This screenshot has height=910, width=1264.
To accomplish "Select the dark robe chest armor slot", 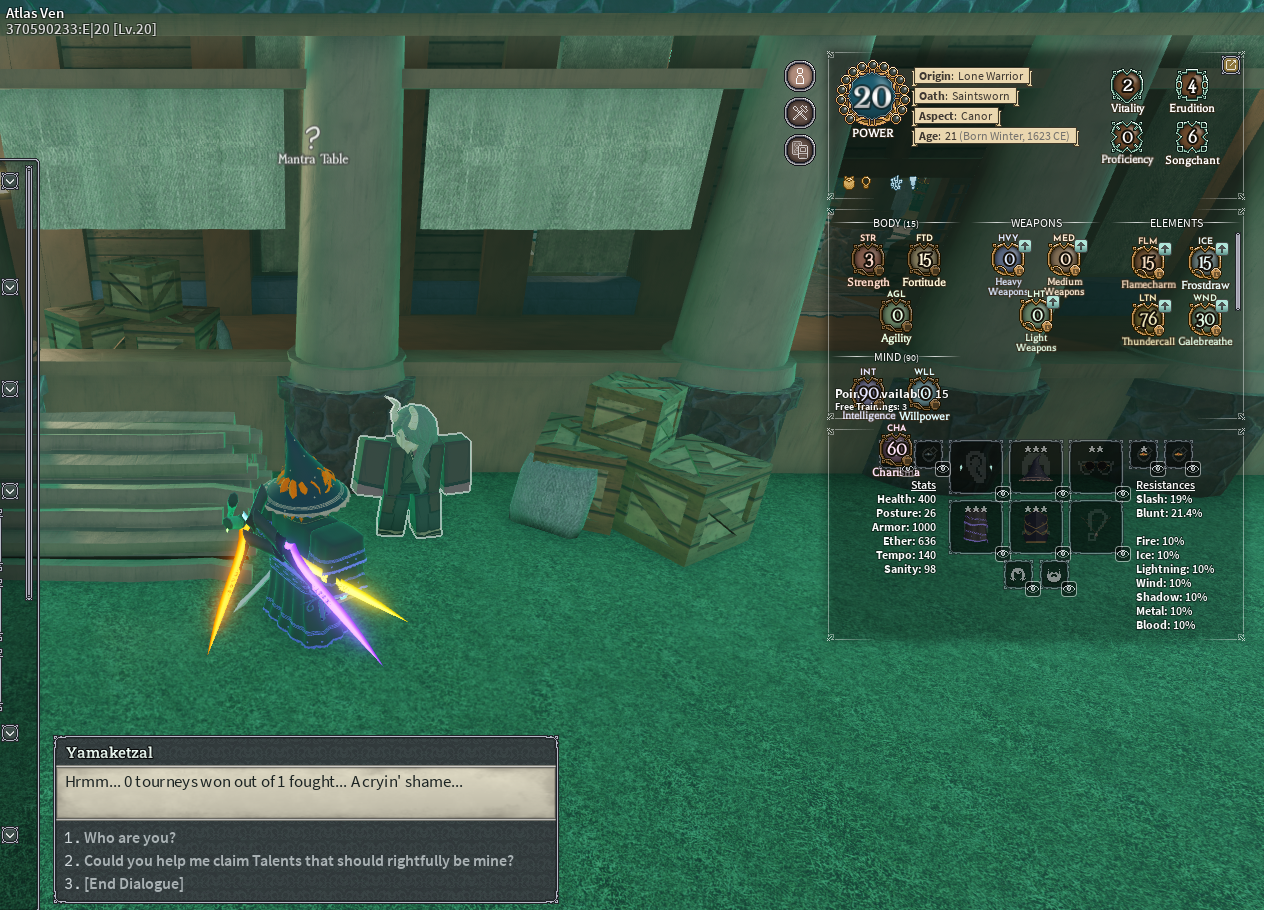I will click(x=1035, y=527).
